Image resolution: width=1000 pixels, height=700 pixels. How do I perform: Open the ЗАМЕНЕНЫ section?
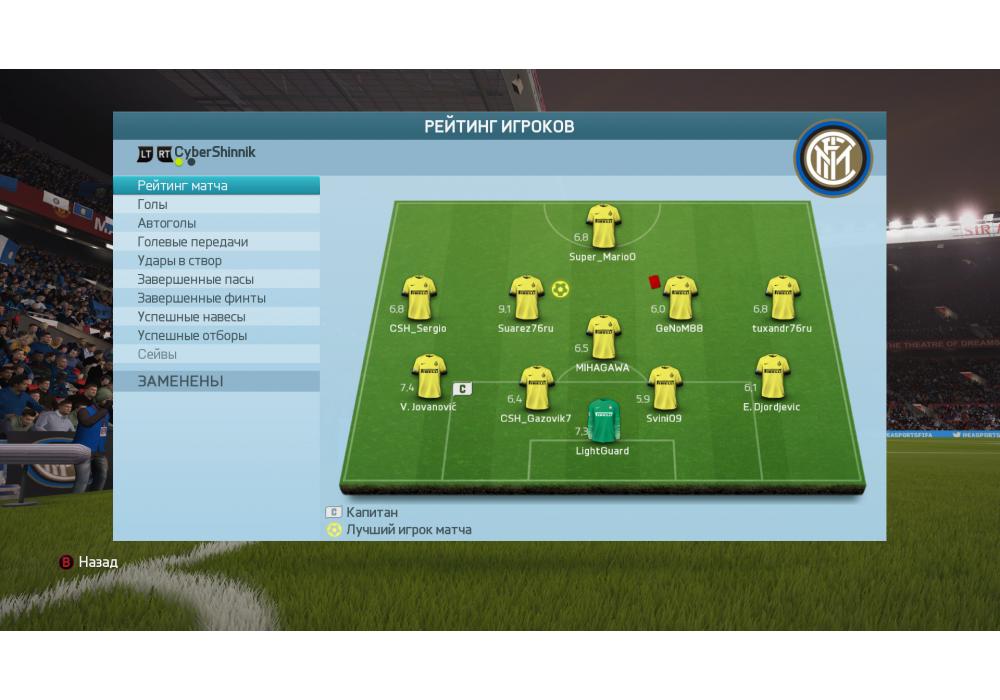click(x=216, y=381)
